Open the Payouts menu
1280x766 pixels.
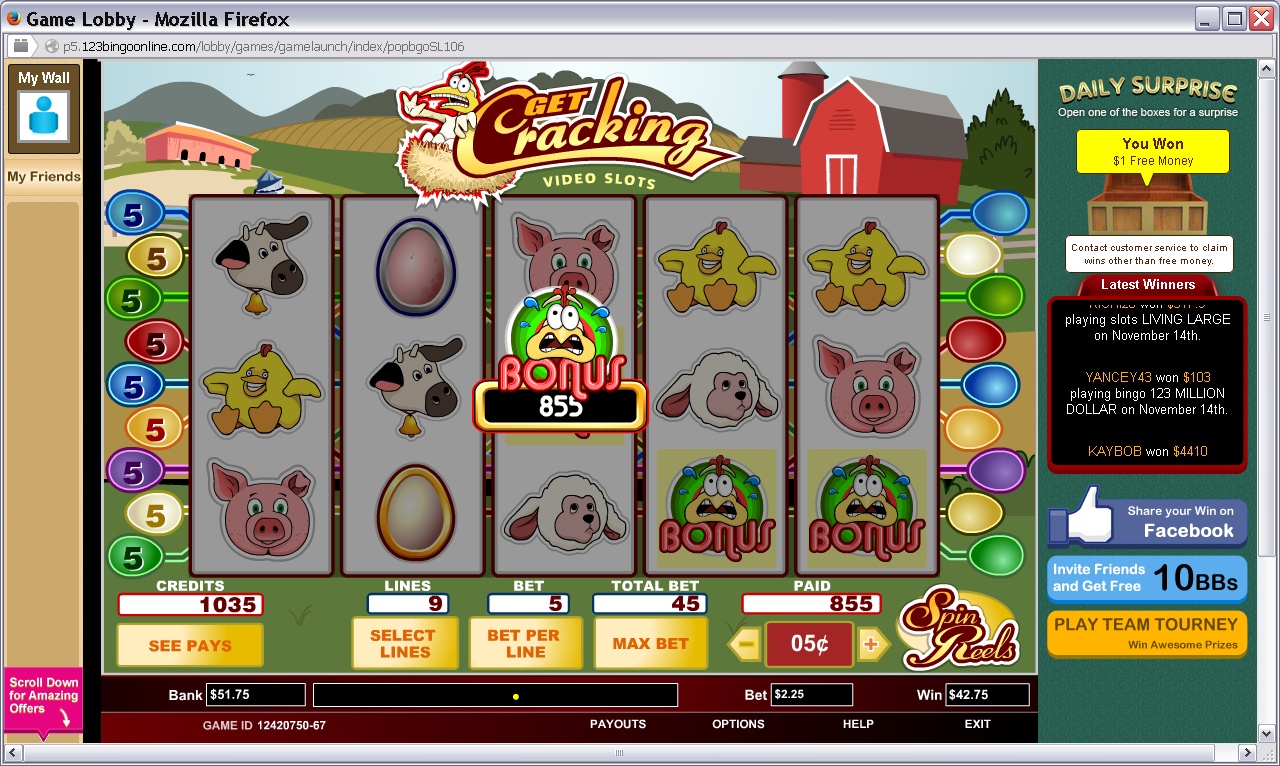(x=617, y=724)
